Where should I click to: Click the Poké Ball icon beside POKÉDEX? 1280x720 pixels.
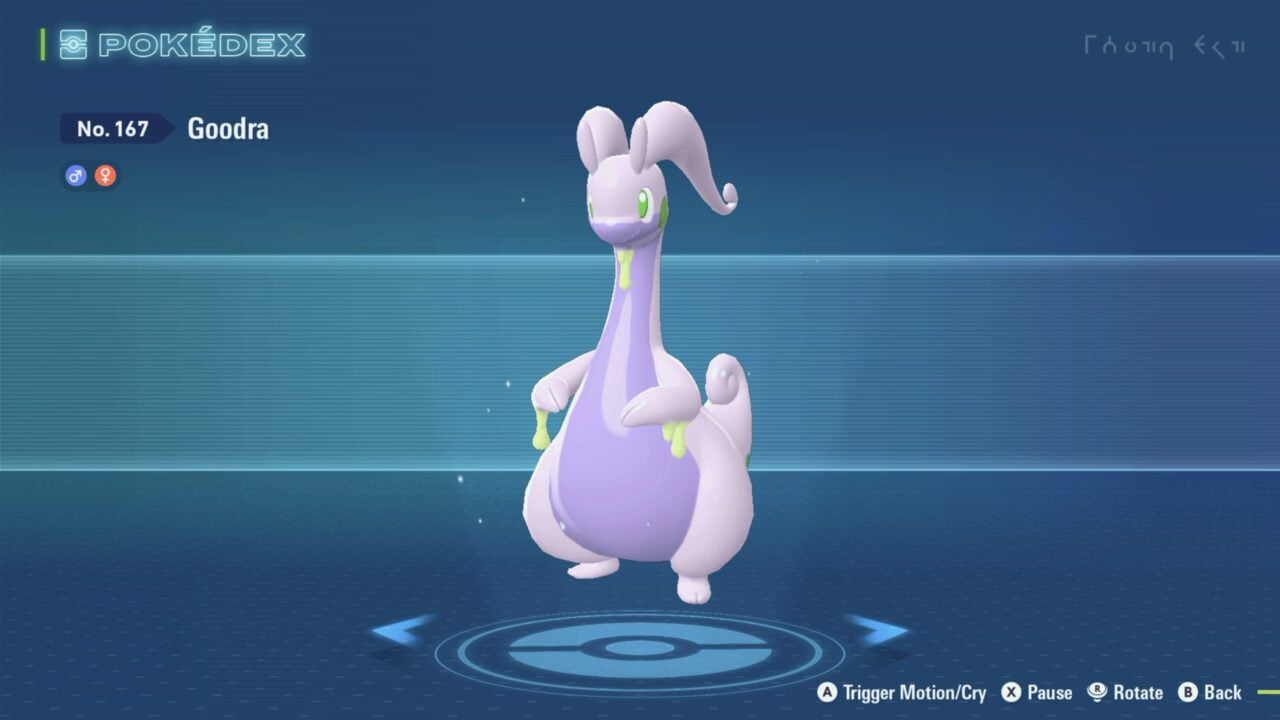click(73, 44)
